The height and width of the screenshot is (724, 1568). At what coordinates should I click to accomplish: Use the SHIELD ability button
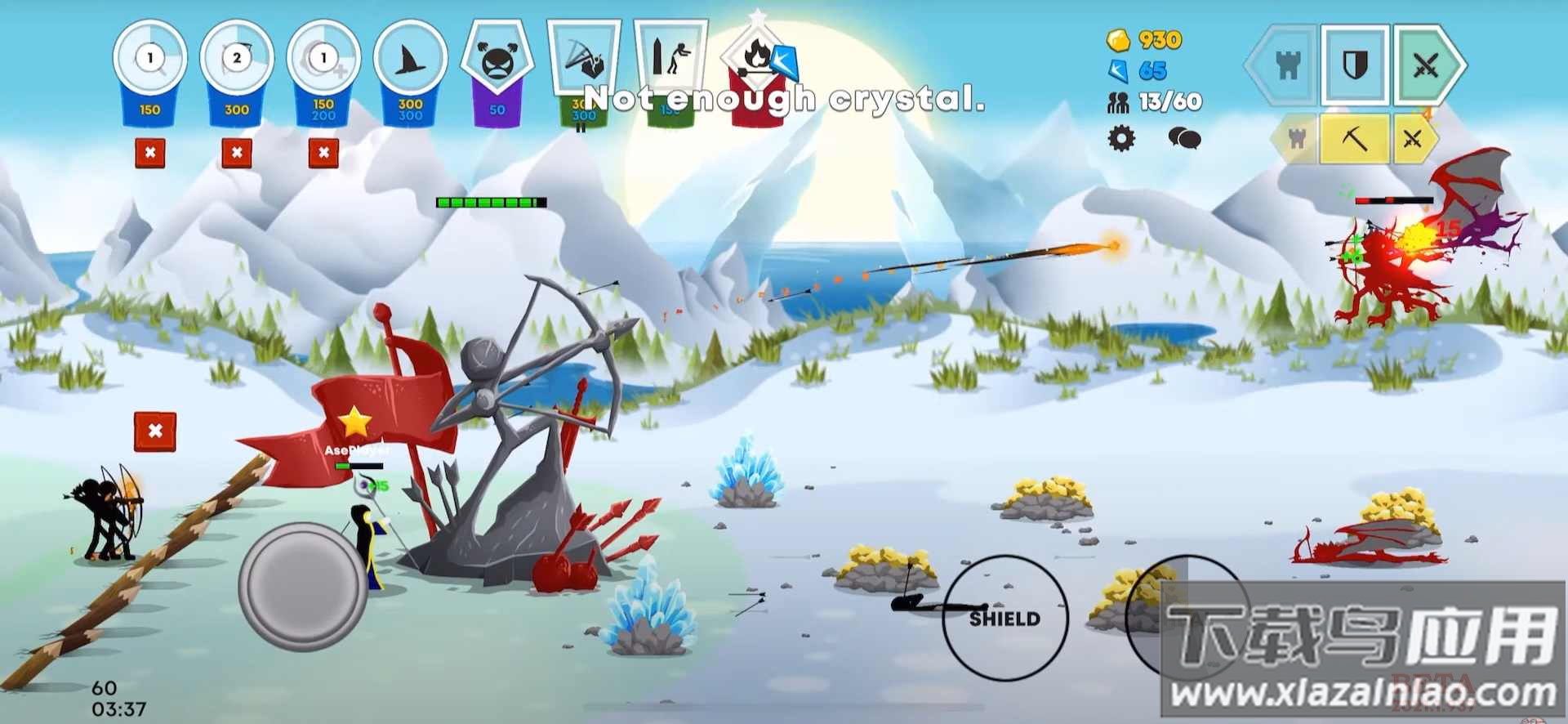[x=1004, y=618]
